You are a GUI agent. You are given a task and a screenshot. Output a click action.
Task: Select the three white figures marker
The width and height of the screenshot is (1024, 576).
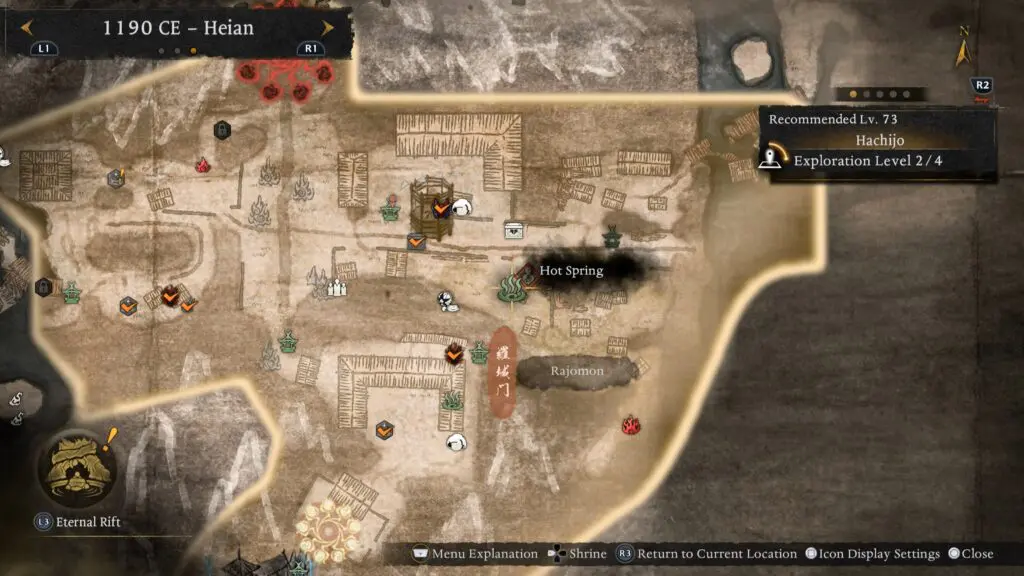click(x=337, y=288)
